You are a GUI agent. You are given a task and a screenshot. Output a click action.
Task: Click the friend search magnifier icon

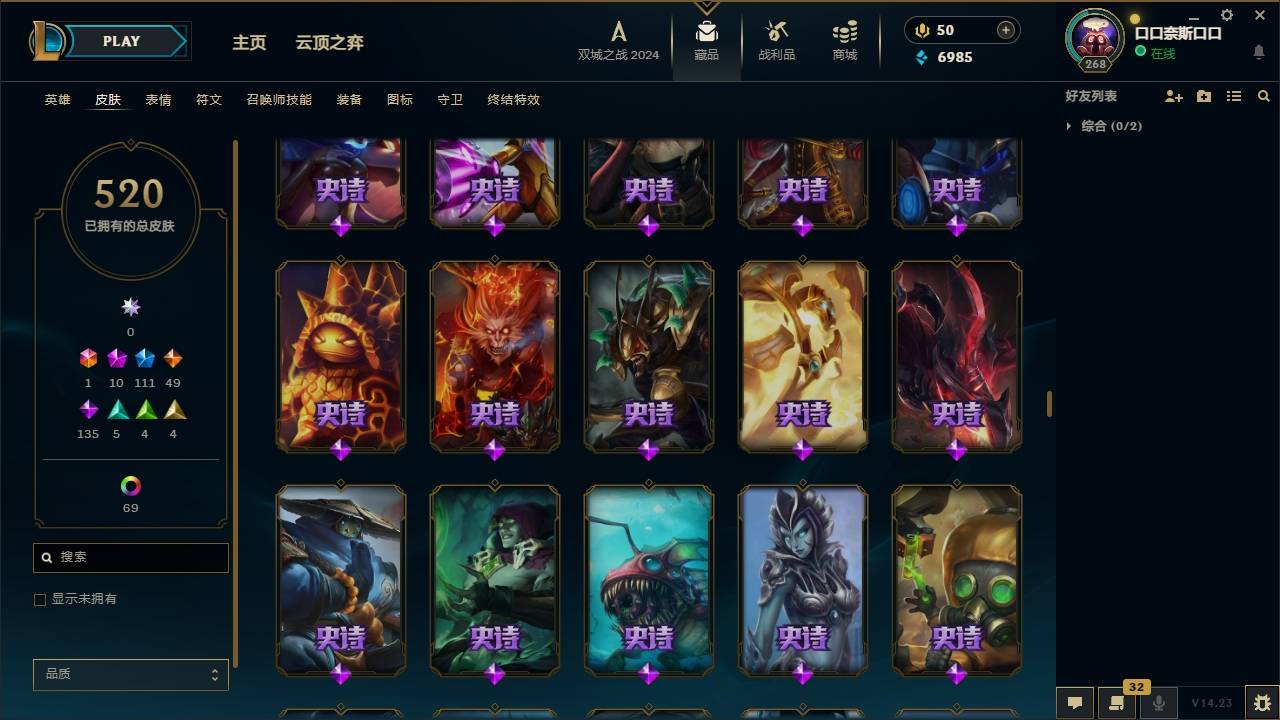click(x=1263, y=97)
